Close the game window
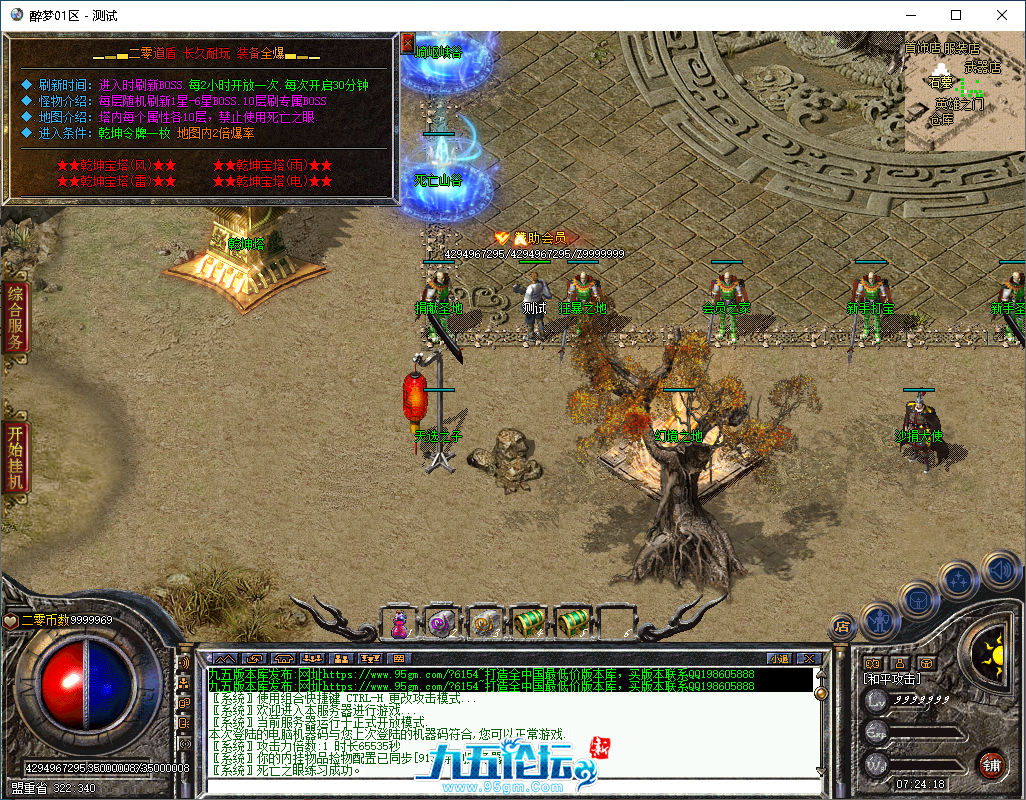Screen dimensions: 1026x800 coord(1002,15)
